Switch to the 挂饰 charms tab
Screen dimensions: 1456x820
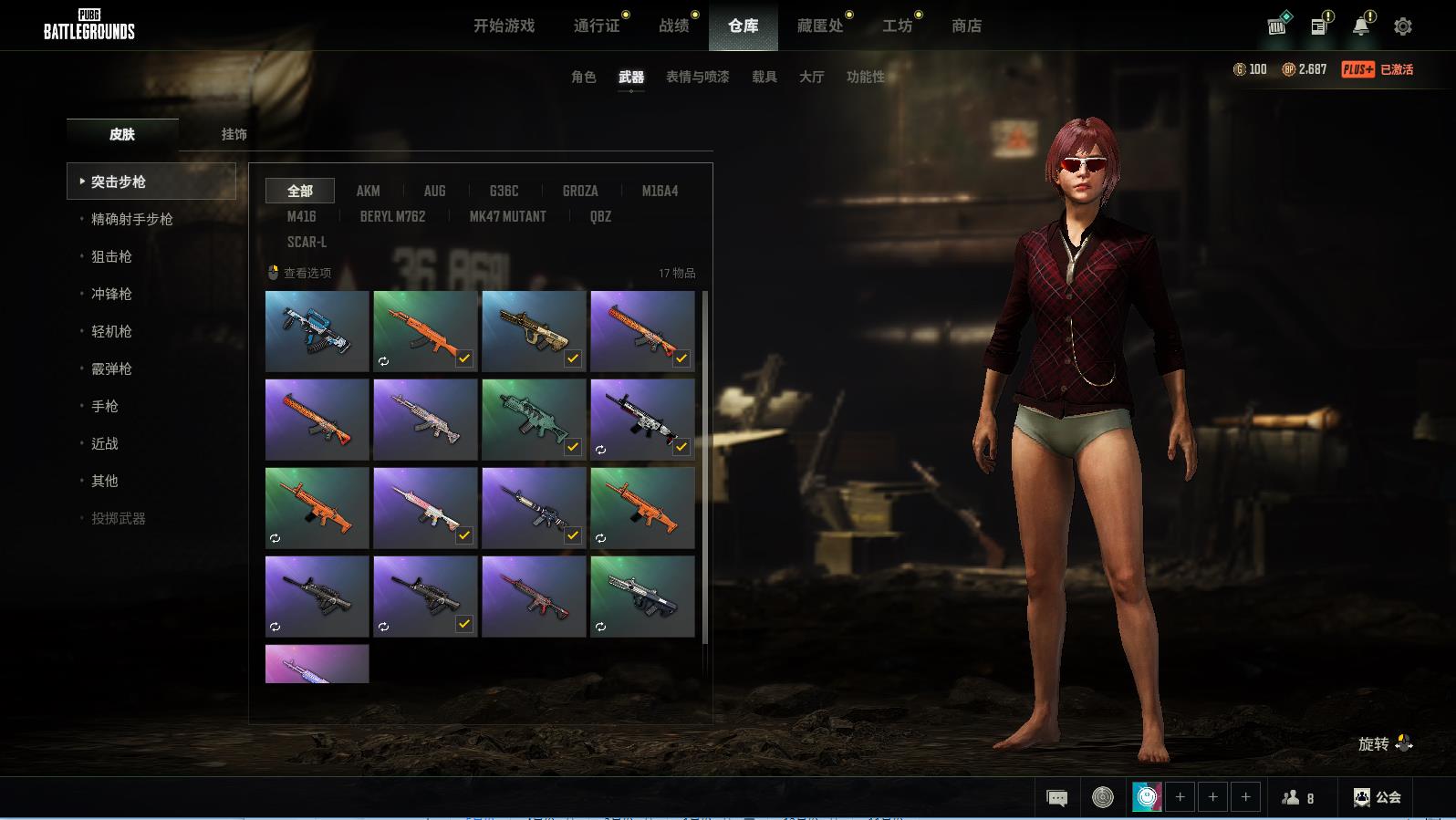(234, 134)
